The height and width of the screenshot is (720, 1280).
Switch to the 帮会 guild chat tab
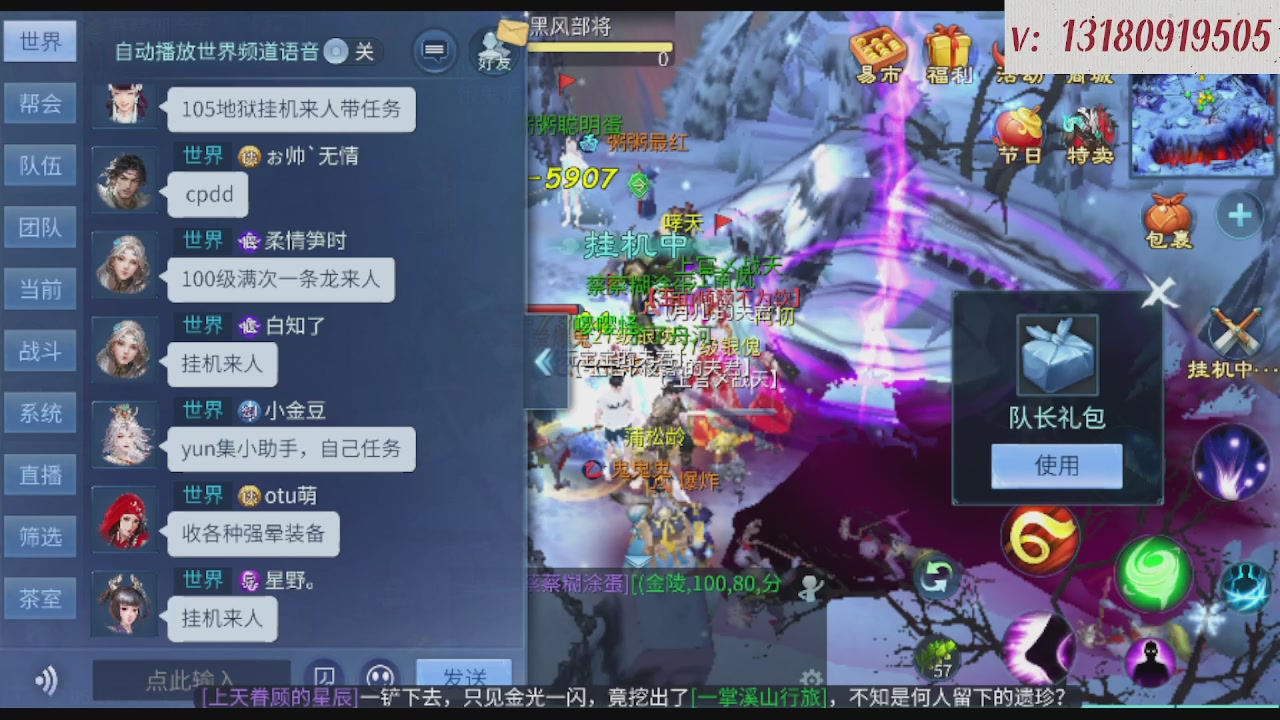(x=40, y=103)
